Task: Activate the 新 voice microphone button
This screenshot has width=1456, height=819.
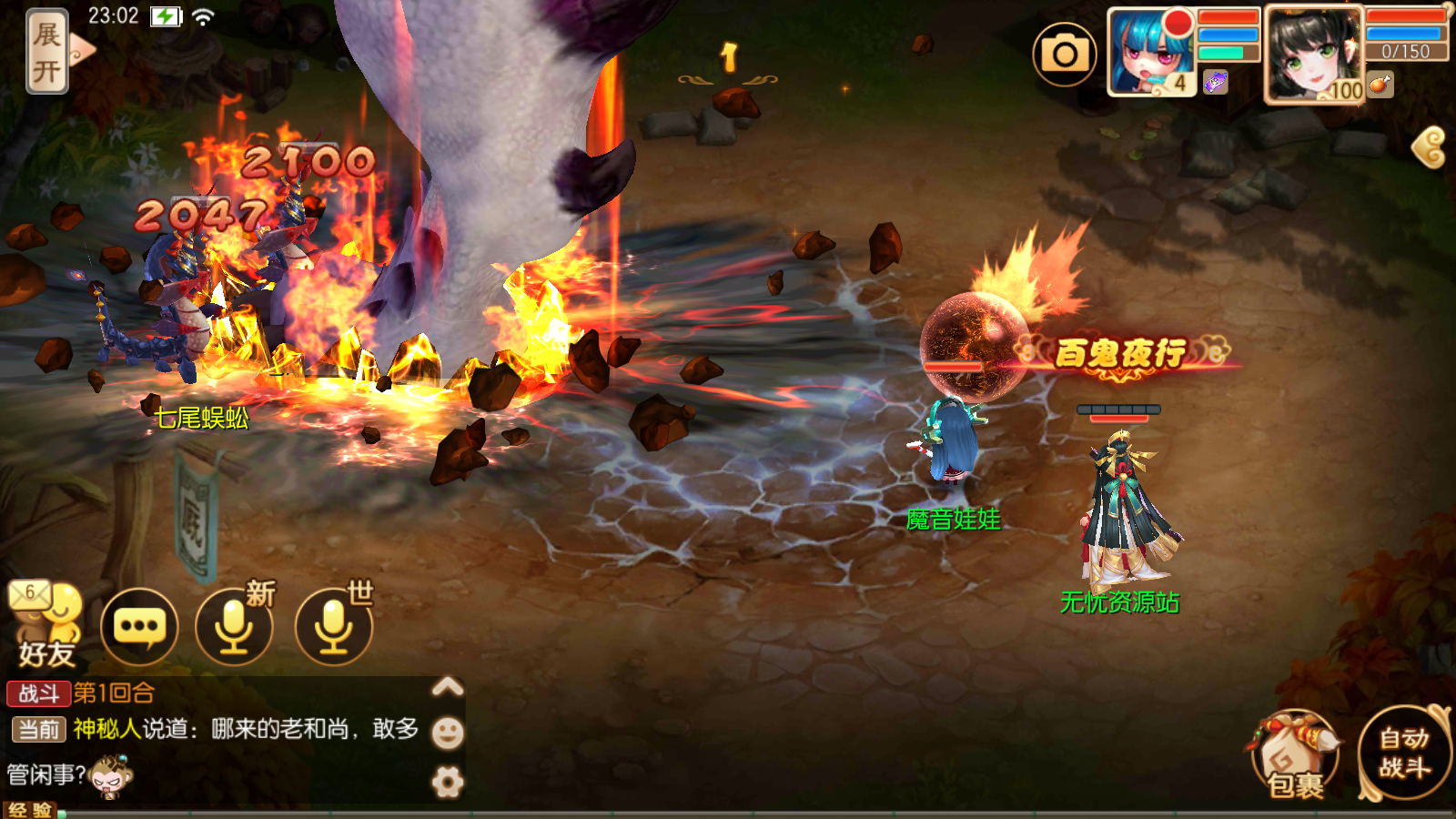Action: [235, 627]
